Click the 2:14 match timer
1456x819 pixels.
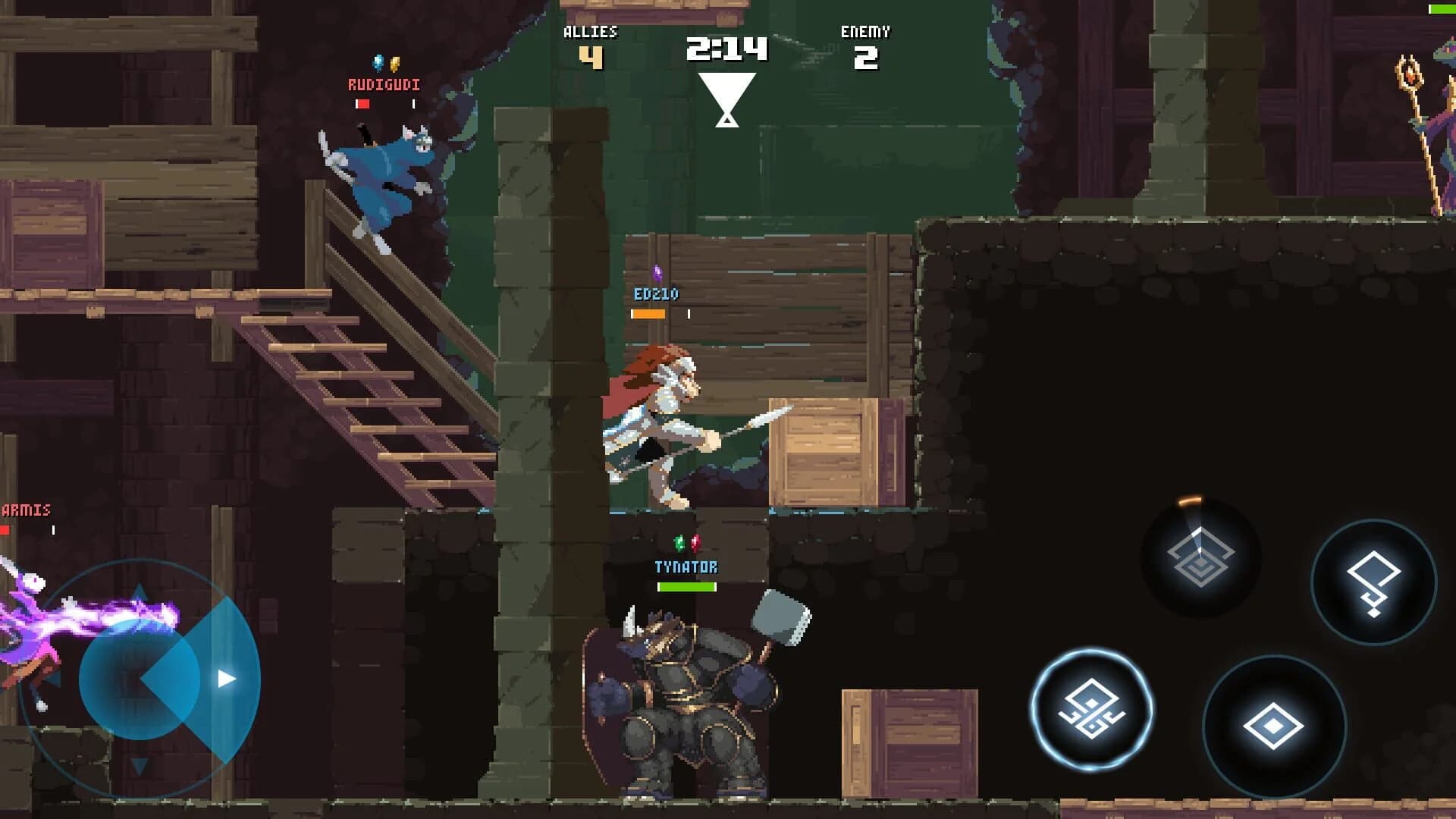(726, 48)
